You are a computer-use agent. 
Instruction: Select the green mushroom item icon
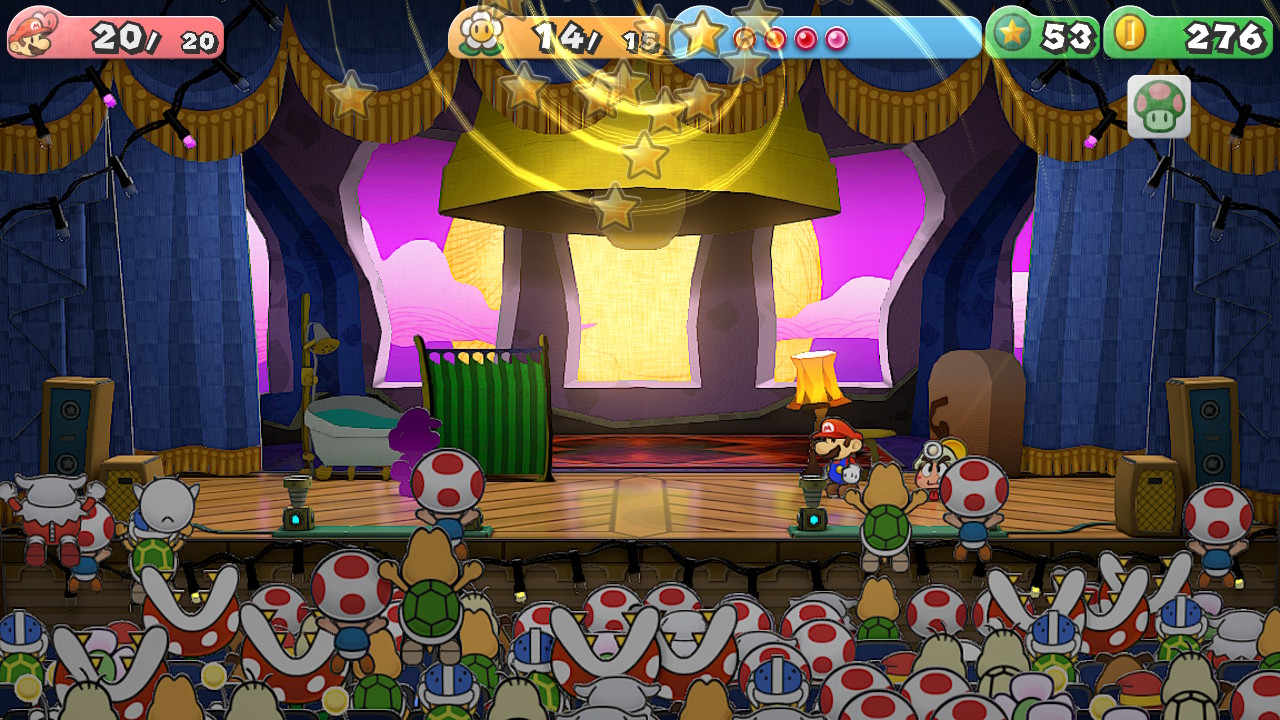[x=1159, y=106]
